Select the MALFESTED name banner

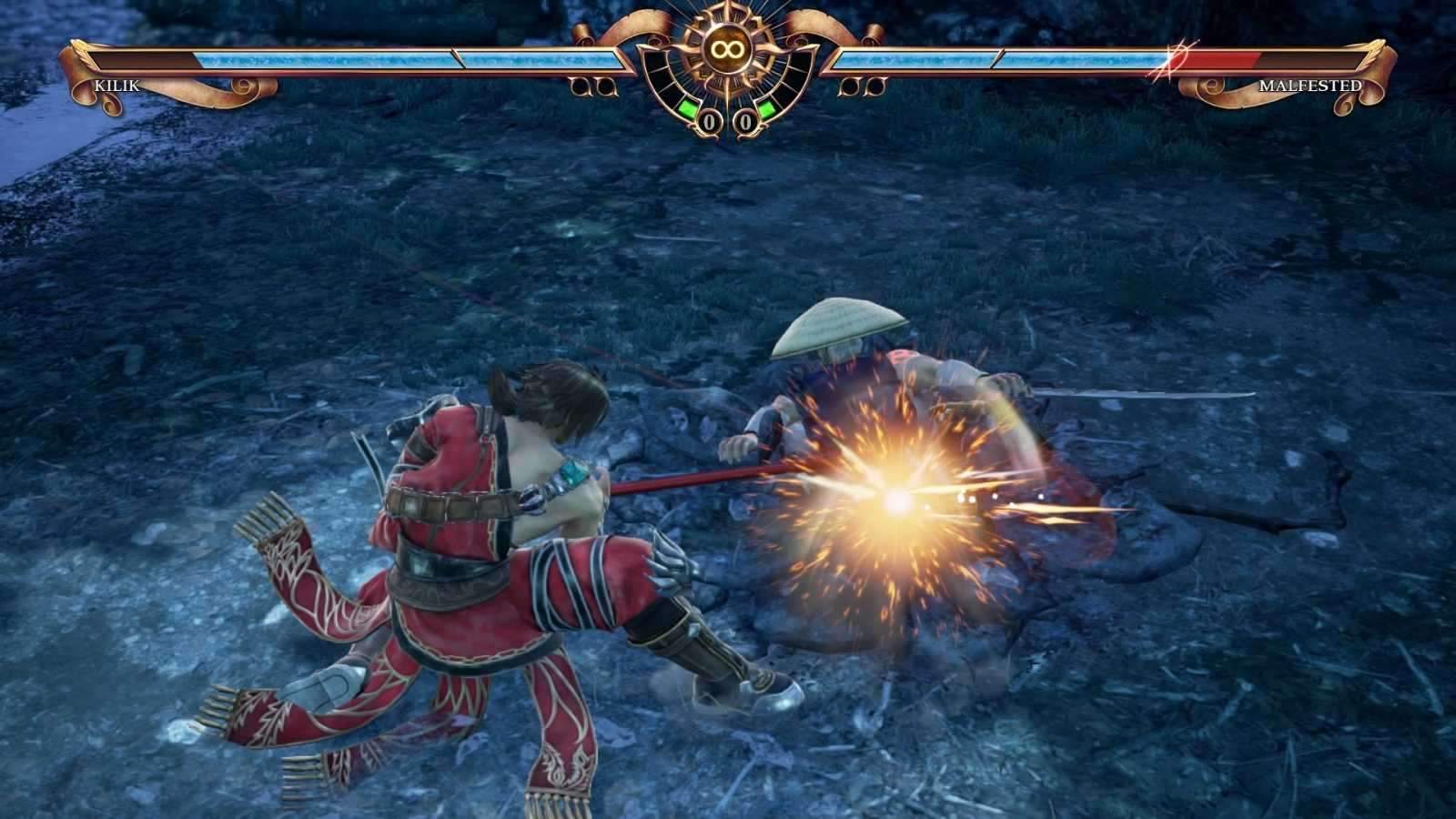1310,86
